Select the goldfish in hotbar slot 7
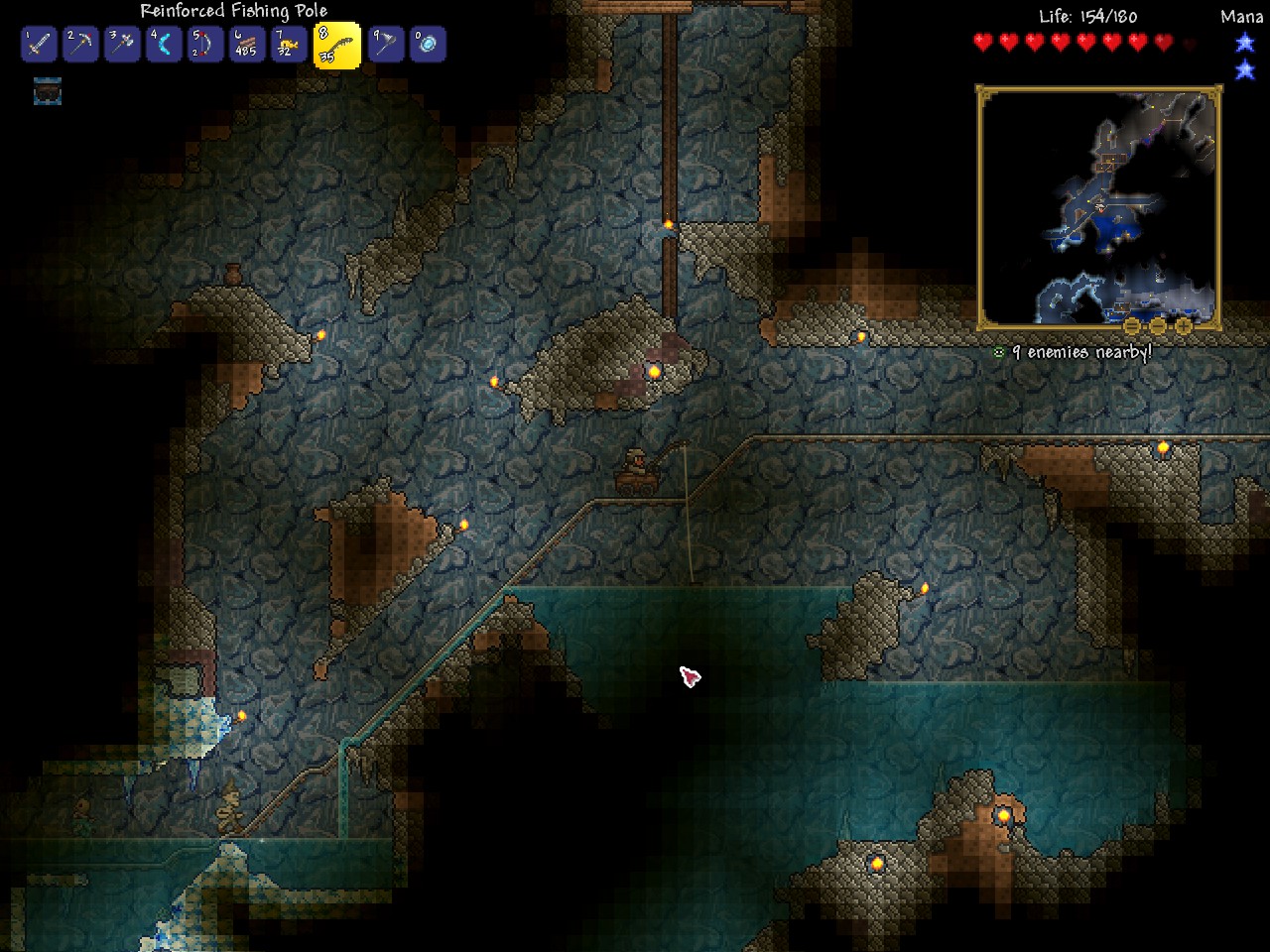Image resolution: width=1270 pixels, height=952 pixels. point(290,45)
